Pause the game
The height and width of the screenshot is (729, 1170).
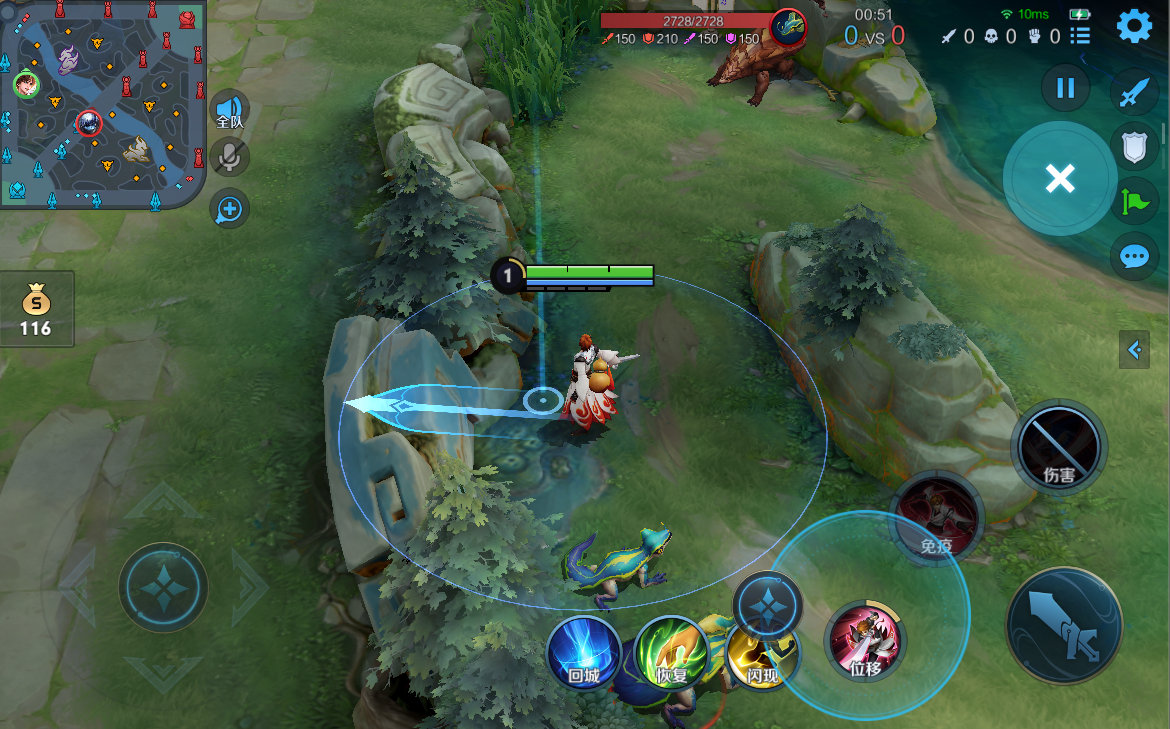(x=1065, y=88)
